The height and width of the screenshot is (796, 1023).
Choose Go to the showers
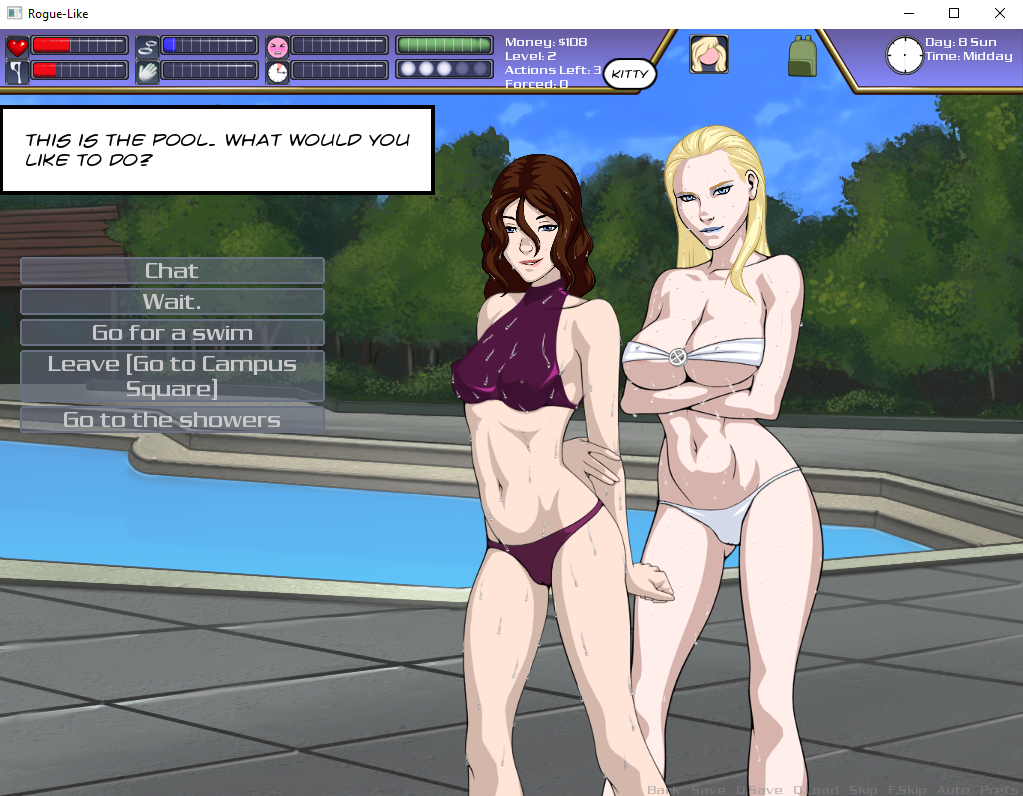point(172,420)
